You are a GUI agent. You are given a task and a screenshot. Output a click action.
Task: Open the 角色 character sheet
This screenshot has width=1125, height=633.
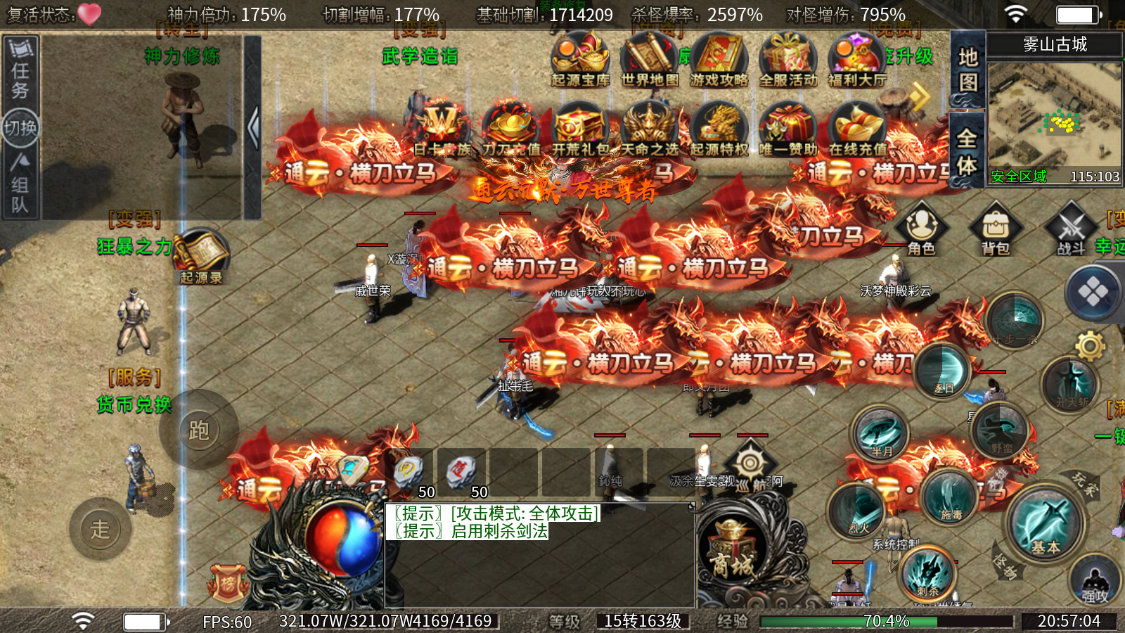(x=921, y=227)
